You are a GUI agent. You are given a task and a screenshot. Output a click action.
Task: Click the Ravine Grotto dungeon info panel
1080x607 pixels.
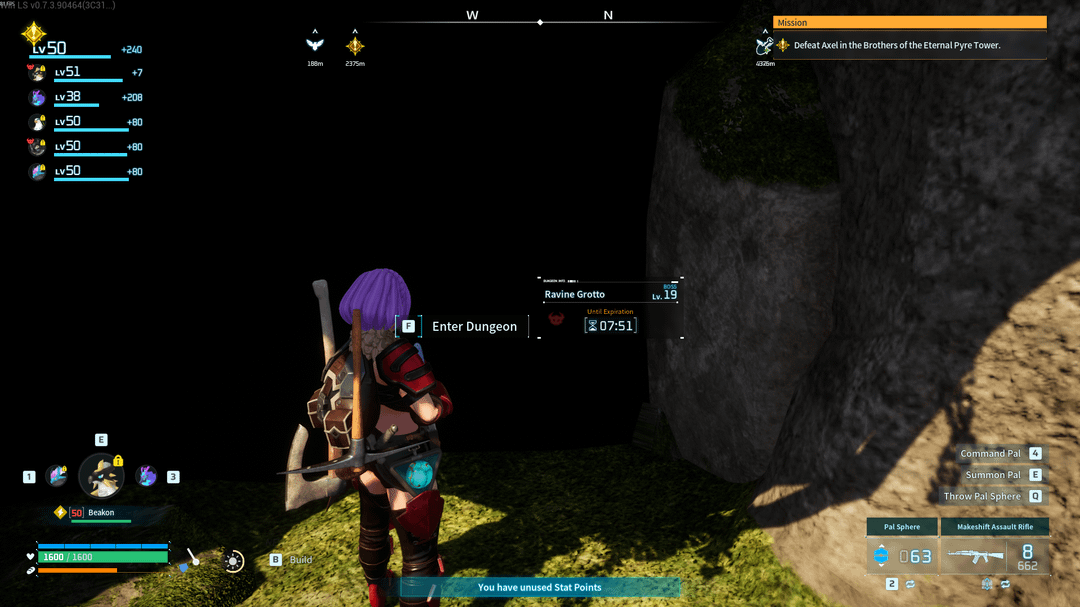(610, 308)
